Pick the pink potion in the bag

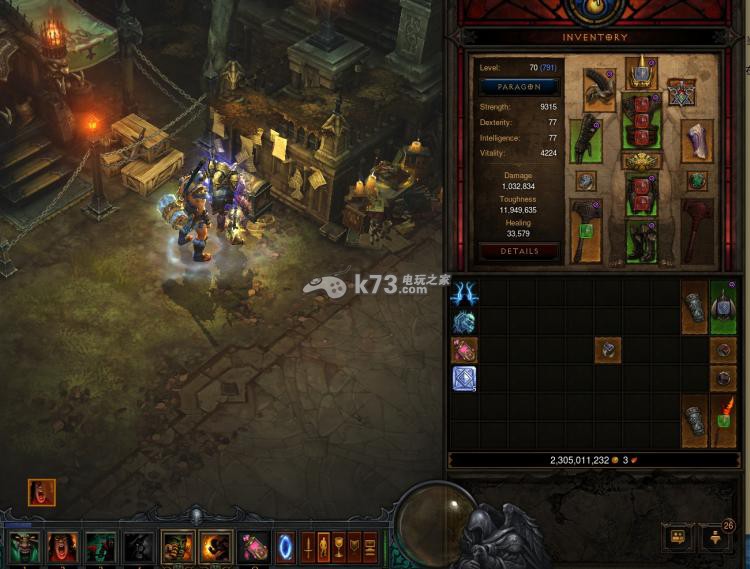[x=464, y=350]
